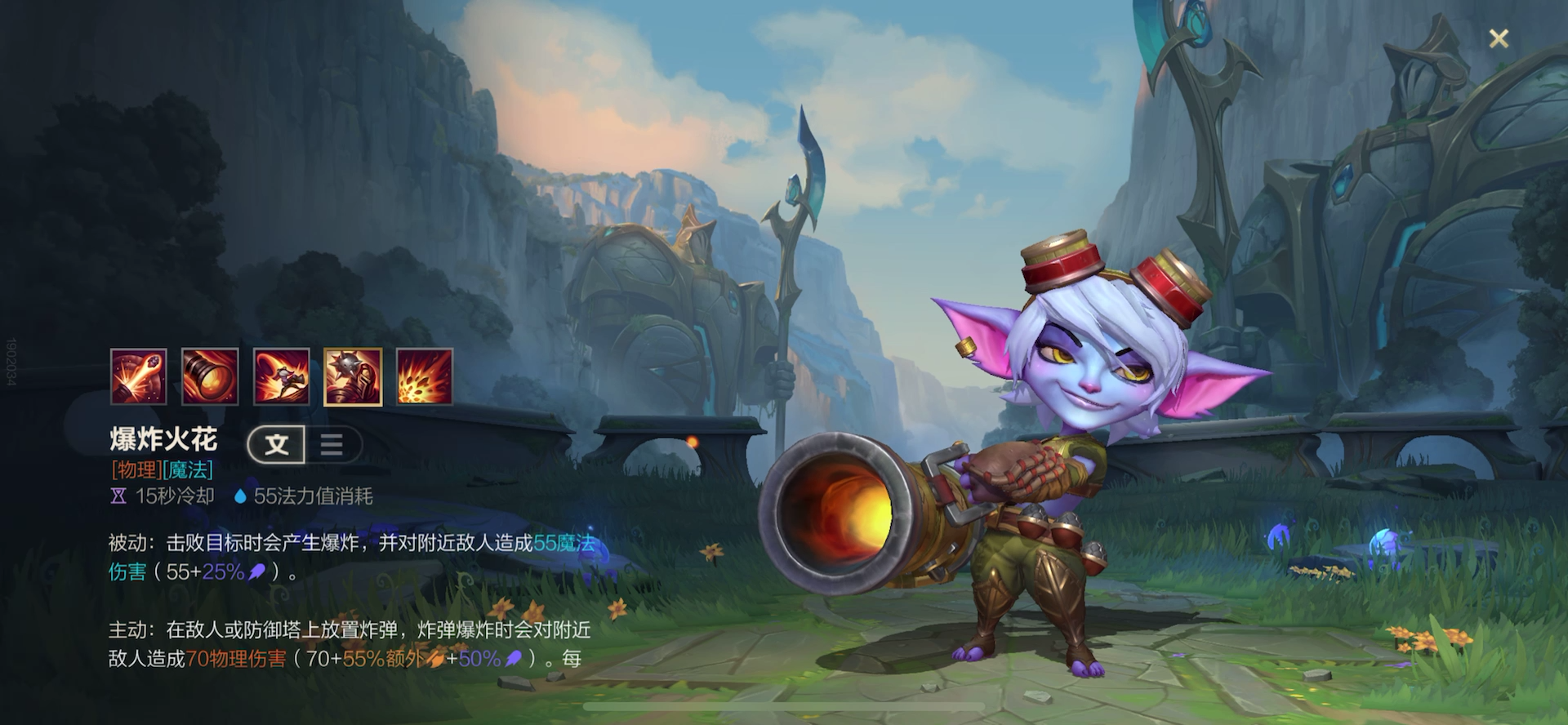
Task: Select the flaming bullet passive ability icon
Action: (x=139, y=376)
